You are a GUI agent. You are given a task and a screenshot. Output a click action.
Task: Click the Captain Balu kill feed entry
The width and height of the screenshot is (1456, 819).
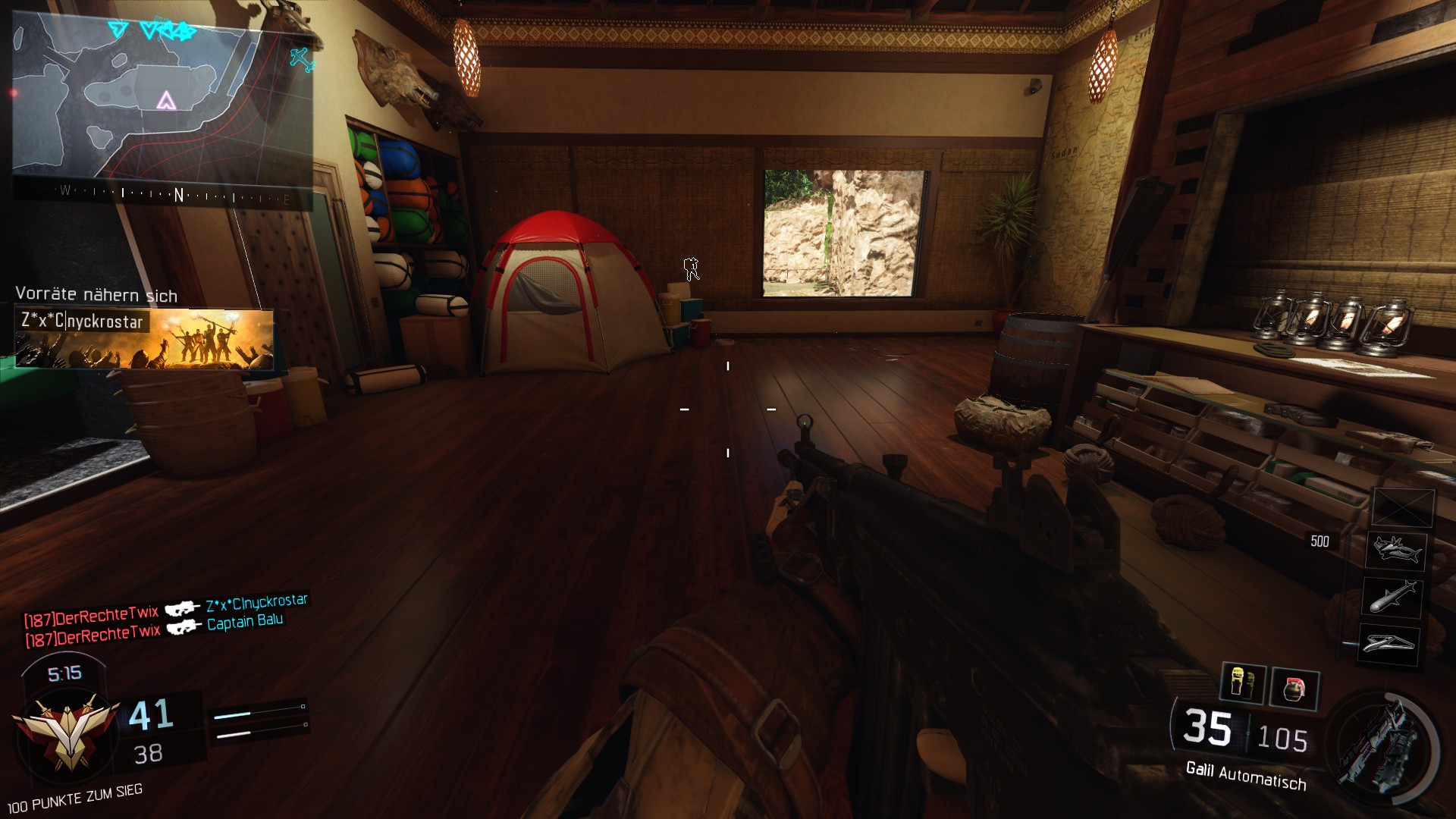tap(245, 622)
